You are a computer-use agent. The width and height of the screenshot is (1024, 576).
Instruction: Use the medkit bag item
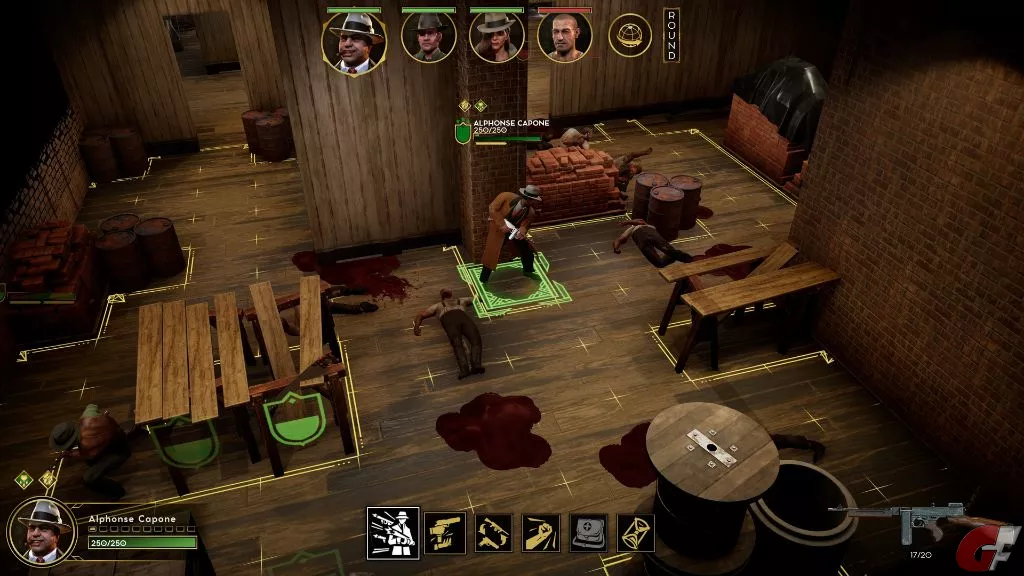pos(588,532)
